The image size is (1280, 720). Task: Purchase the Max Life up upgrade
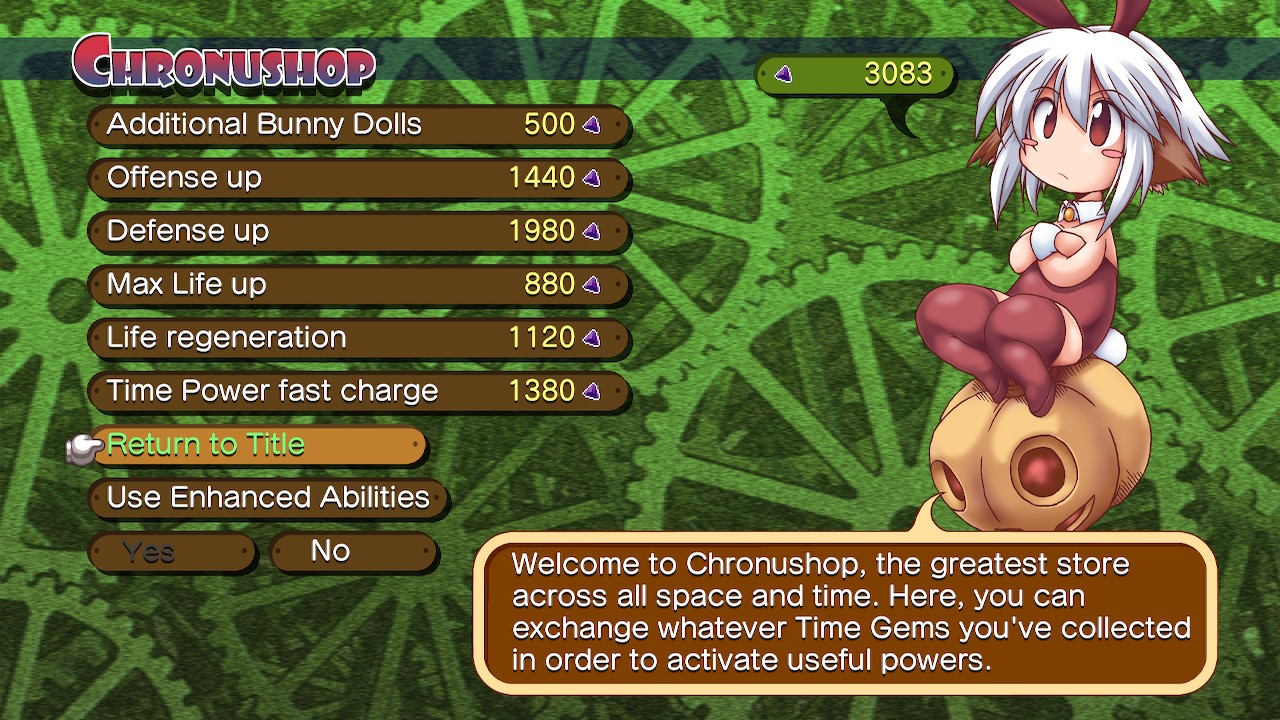300,285
